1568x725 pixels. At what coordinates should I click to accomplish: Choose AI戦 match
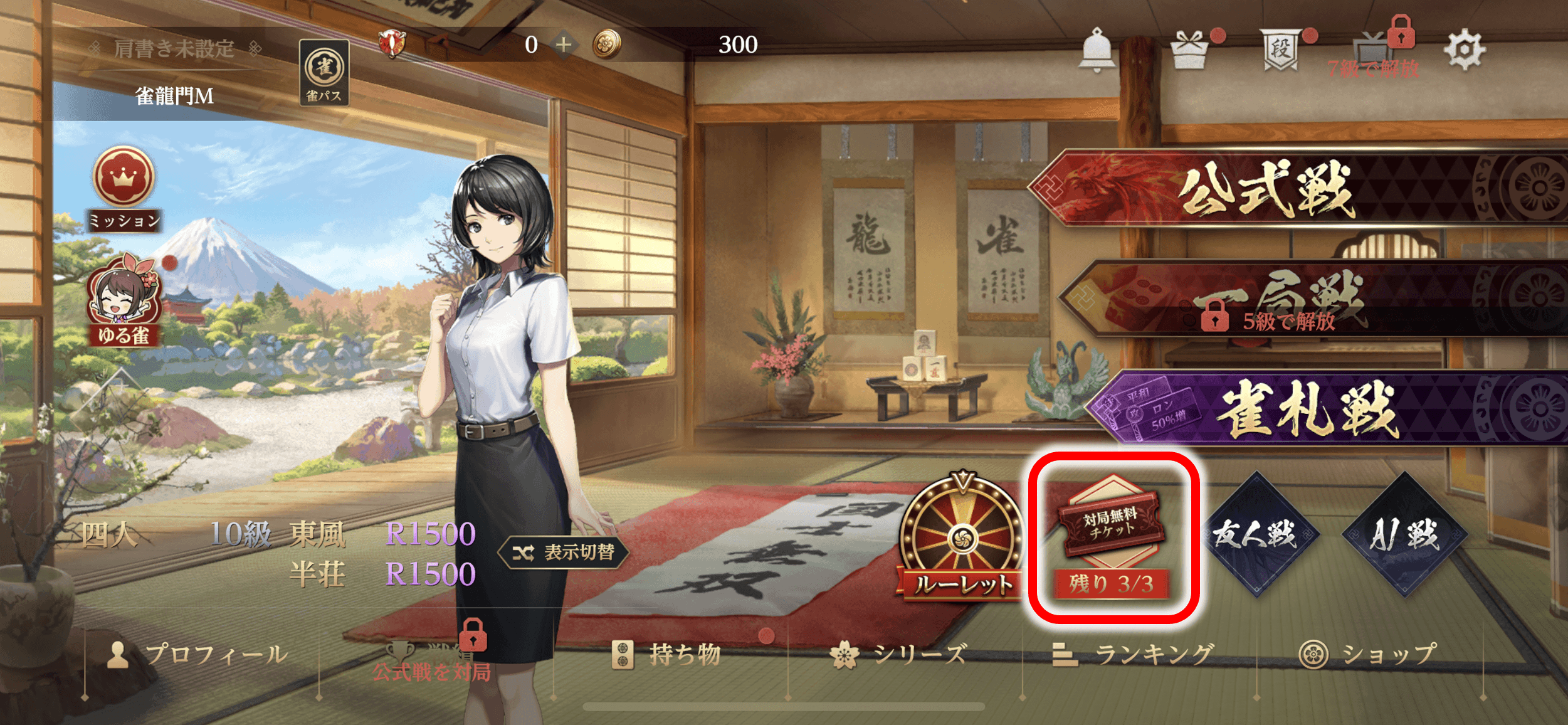tap(1404, 534)
